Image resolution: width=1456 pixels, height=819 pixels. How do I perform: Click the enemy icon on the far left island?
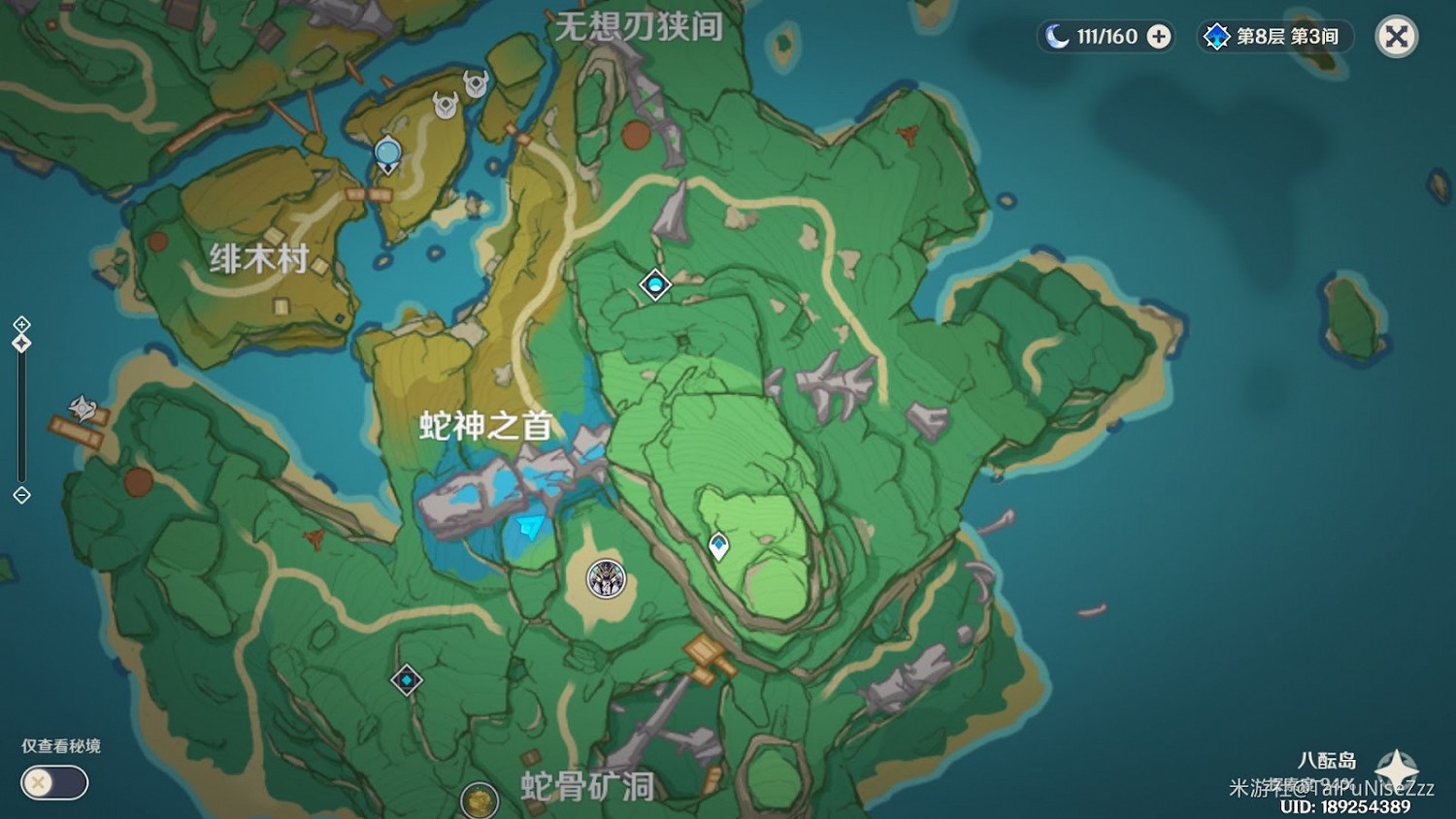pos(81,408)
